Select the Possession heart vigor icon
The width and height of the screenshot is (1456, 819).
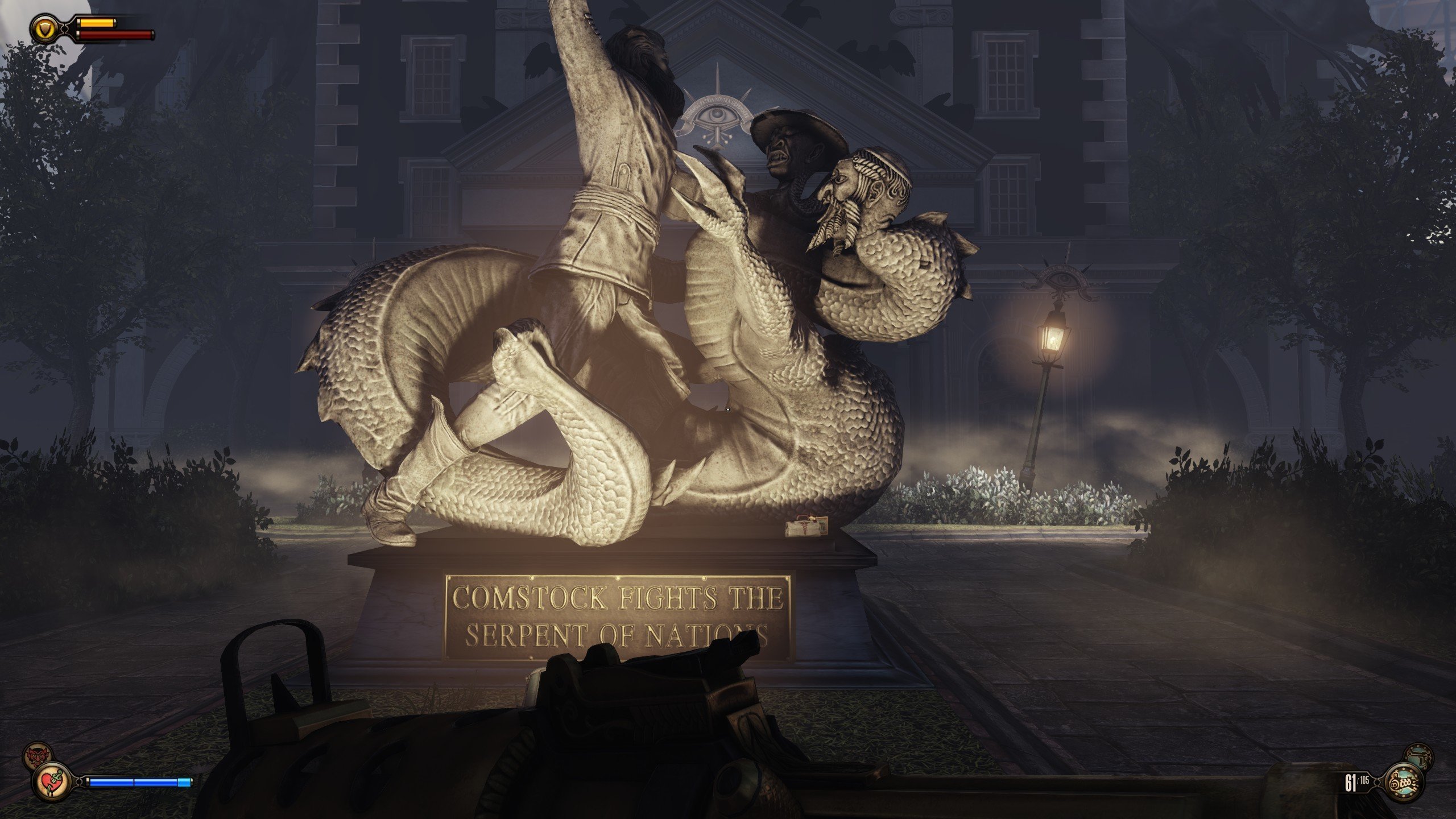[x=51, y=781]
